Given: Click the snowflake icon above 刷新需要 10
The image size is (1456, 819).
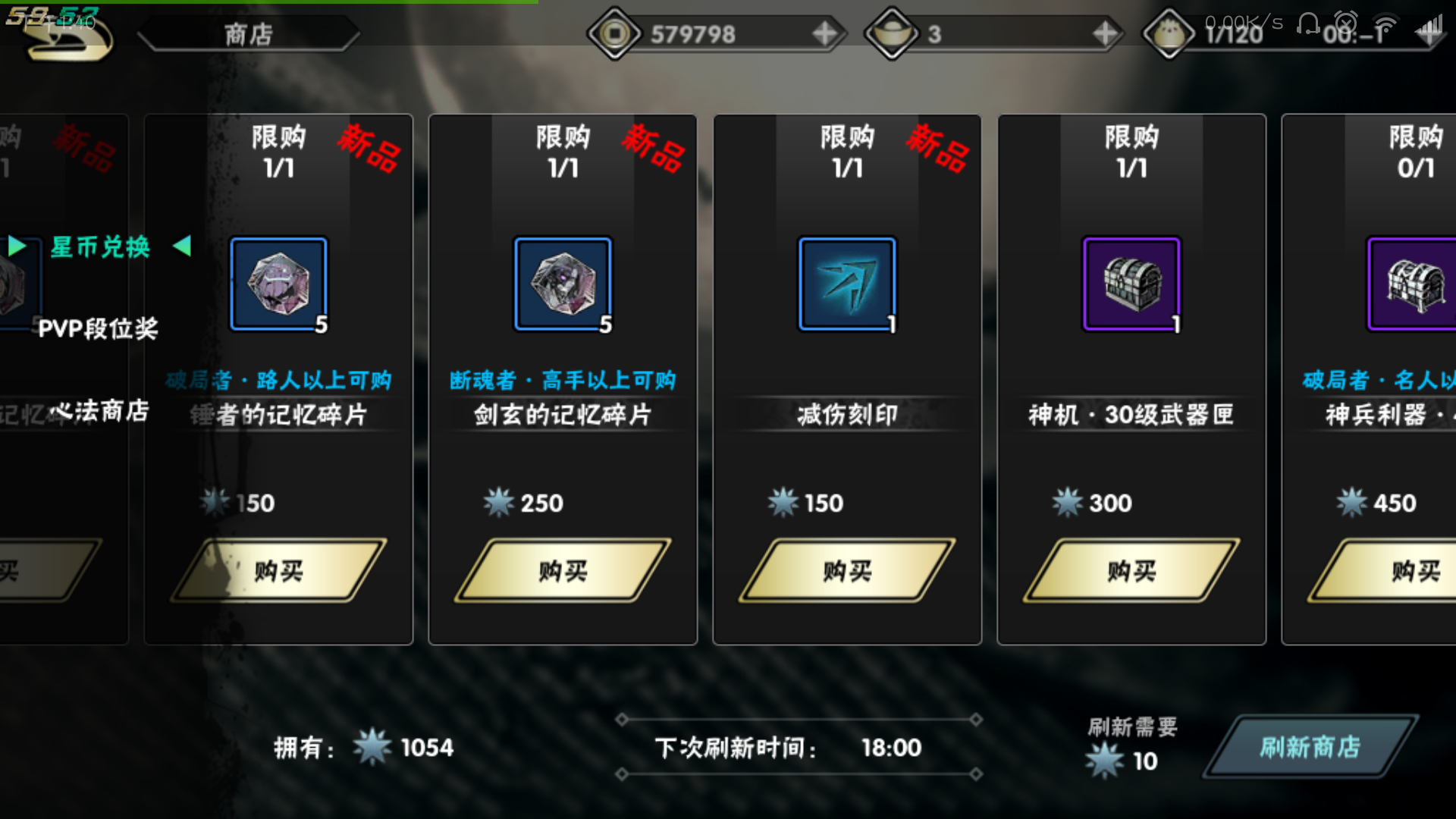Looking at the screenshot, I should tap(1103, 761).
